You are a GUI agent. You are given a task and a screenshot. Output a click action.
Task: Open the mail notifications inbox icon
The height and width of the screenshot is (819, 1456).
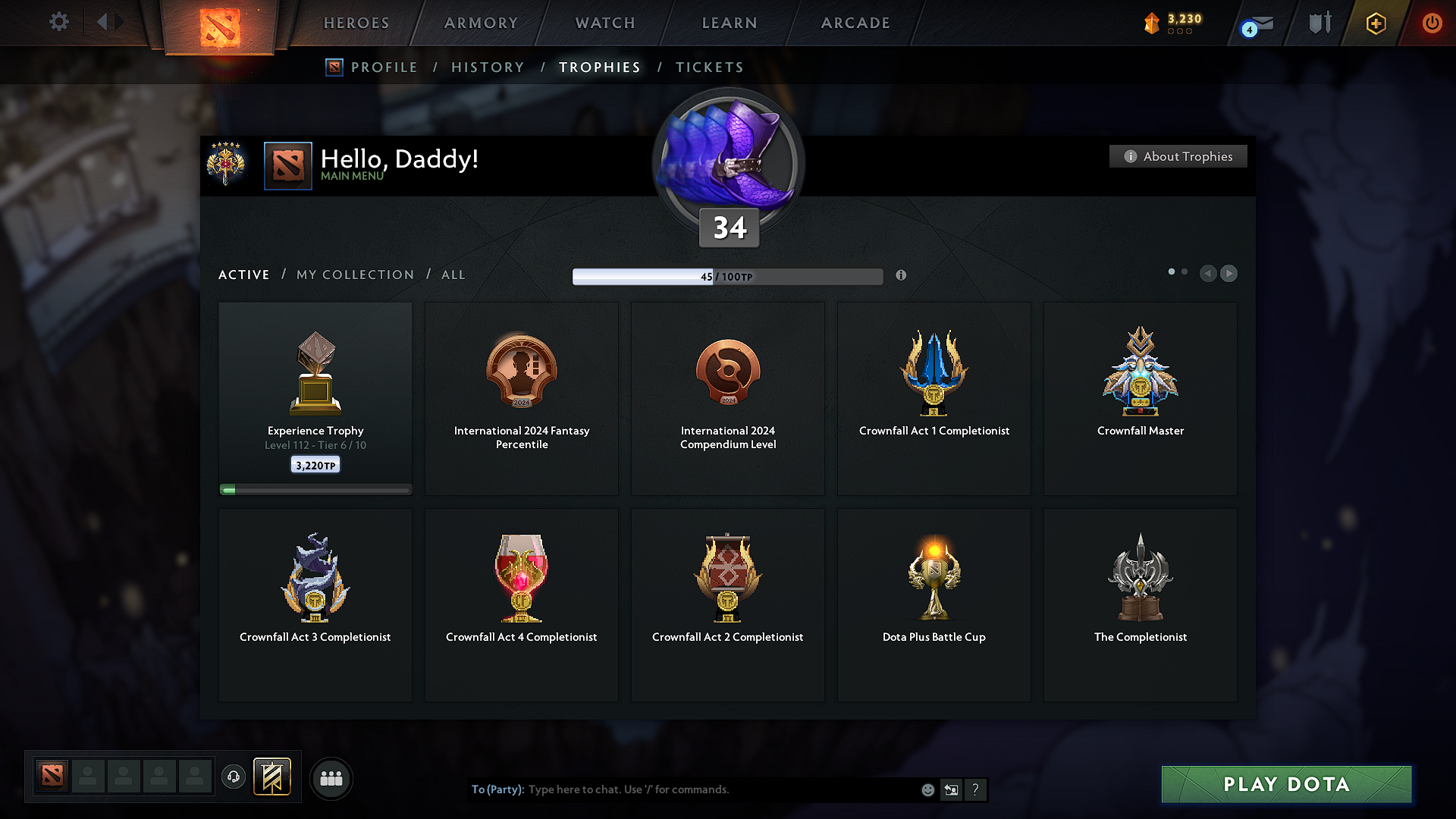pyautogui.click(x=1257, y=23)
